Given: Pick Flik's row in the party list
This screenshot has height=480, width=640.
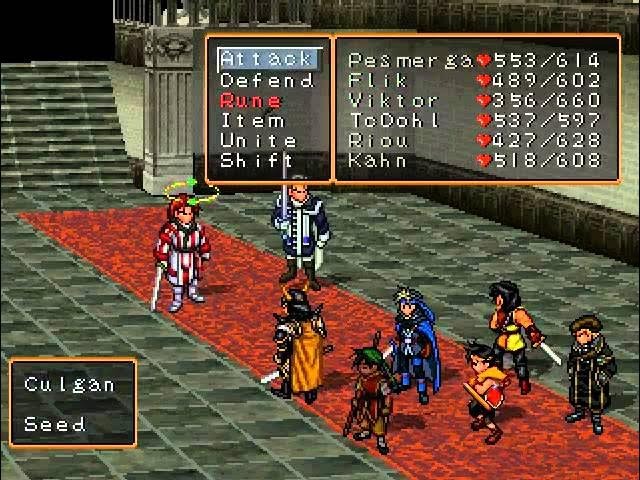Looking at the screenshot, I should click(475, 80).
